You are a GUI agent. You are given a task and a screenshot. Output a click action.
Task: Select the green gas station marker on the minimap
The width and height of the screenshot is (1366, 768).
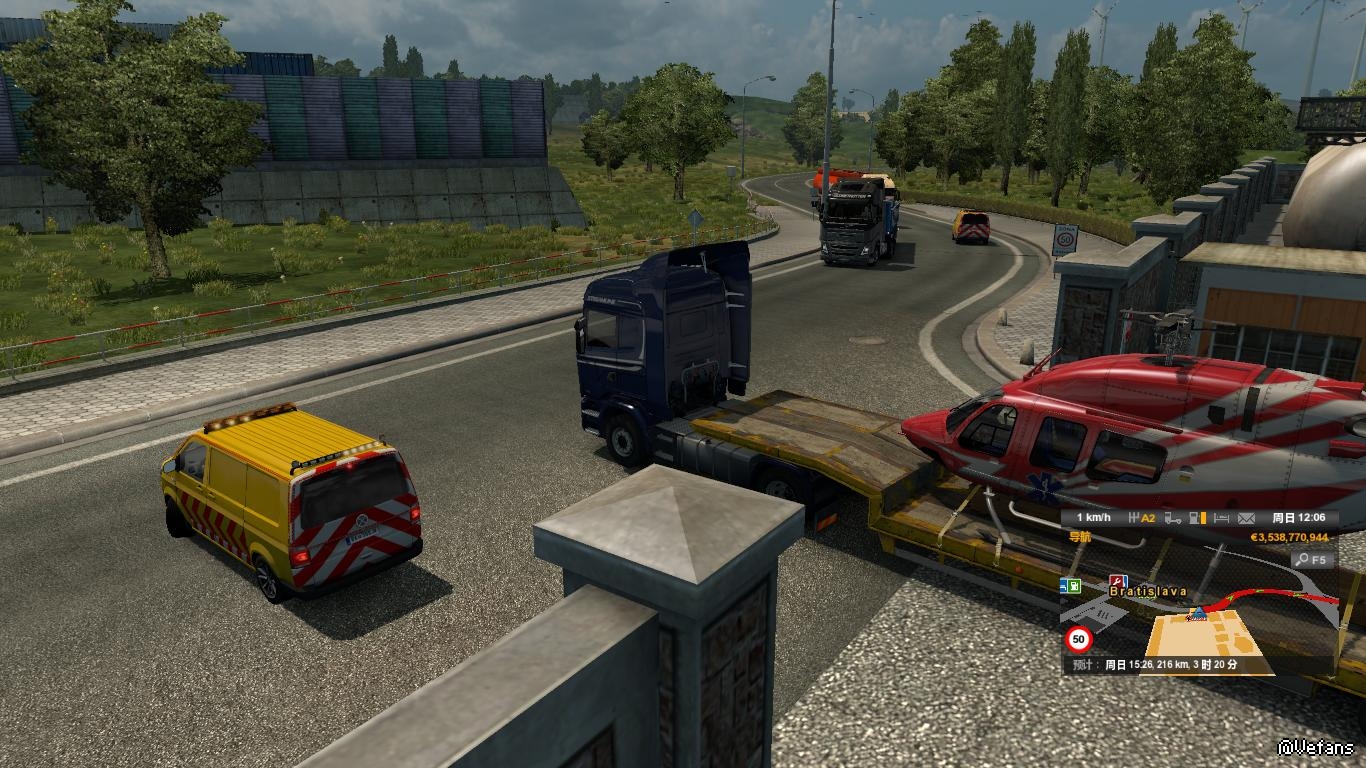[x=1075, y=585]
